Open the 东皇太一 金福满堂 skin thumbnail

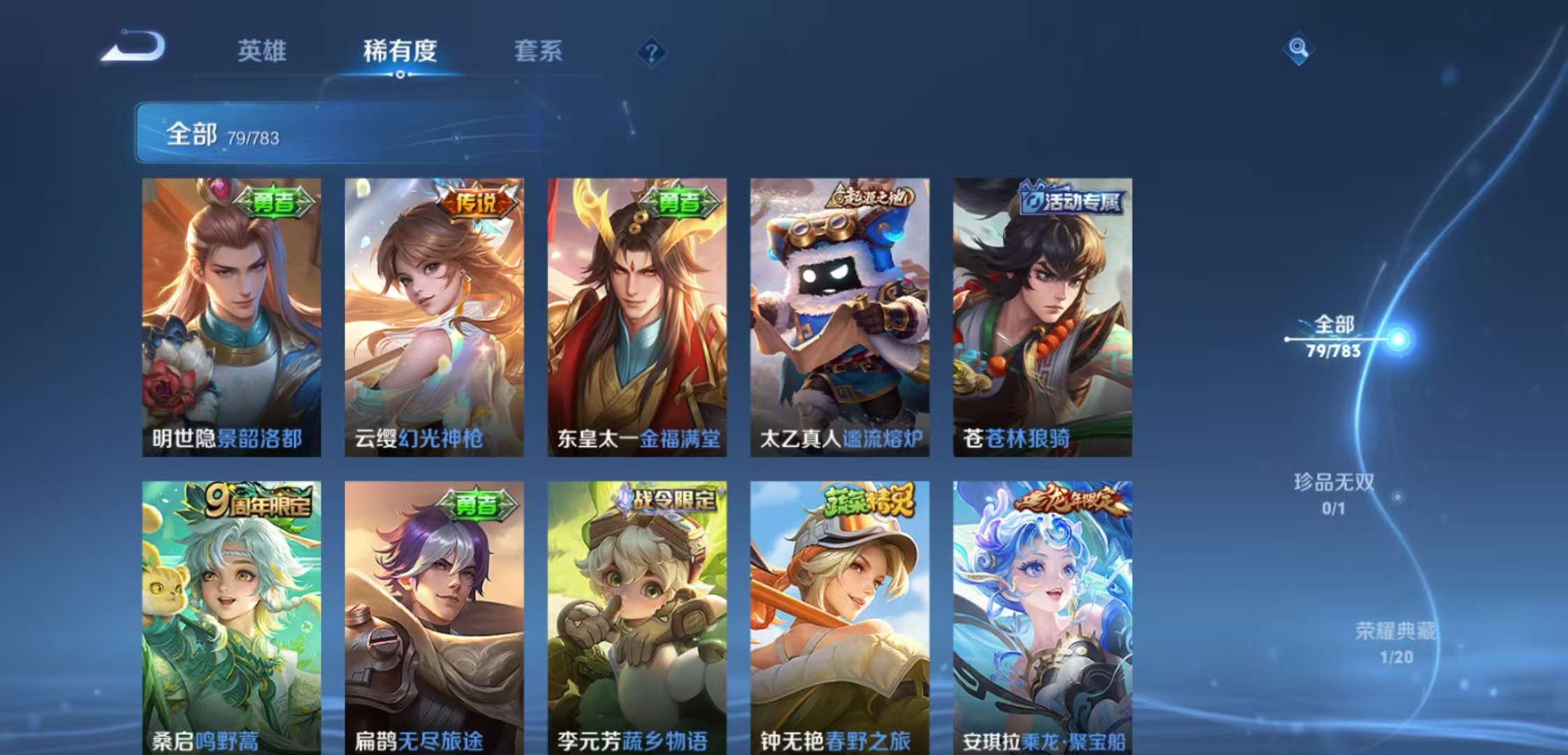pyautogui.click(x=637, y=315)
